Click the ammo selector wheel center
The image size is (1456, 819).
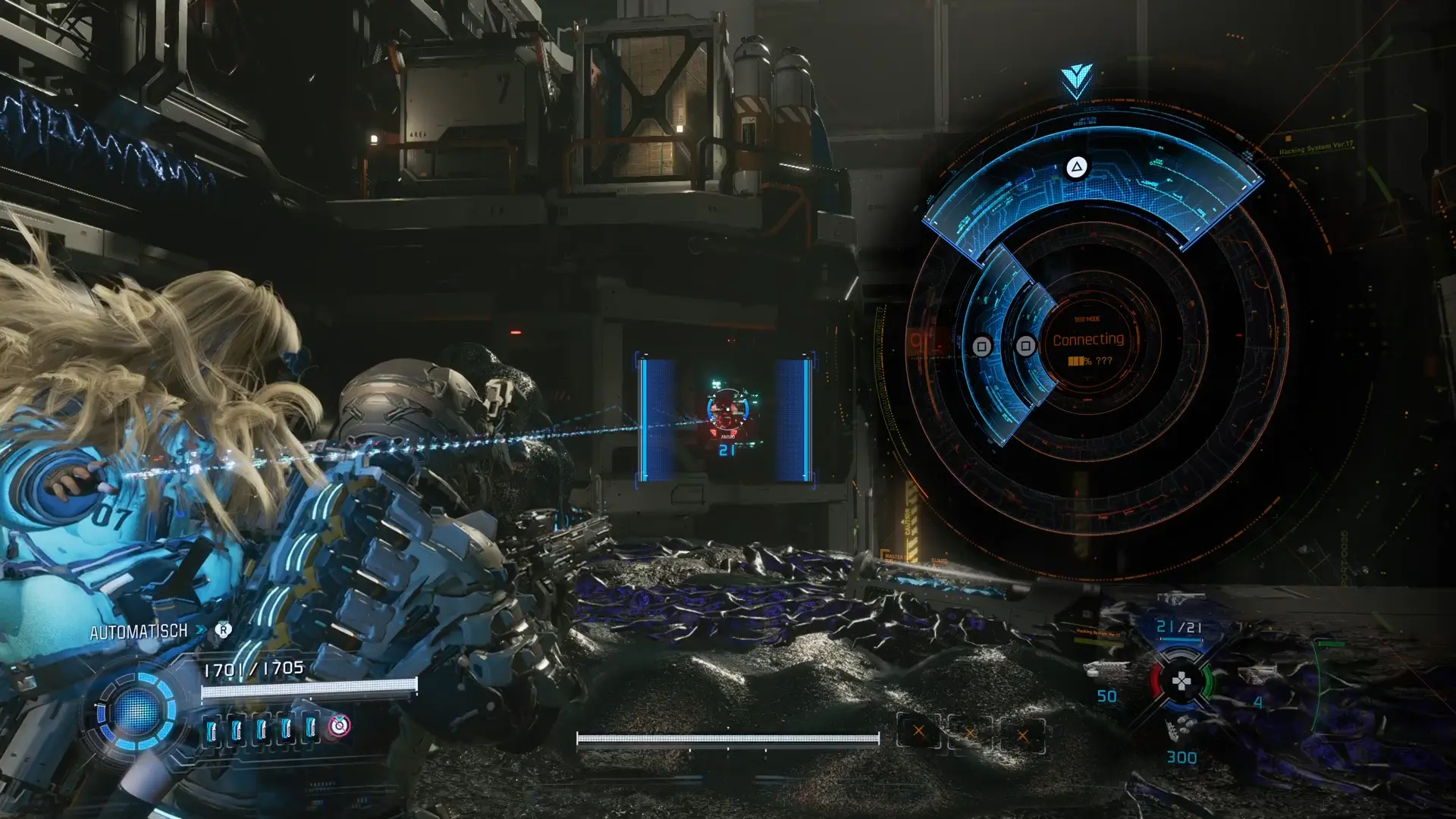click(x=1181, y=681)
